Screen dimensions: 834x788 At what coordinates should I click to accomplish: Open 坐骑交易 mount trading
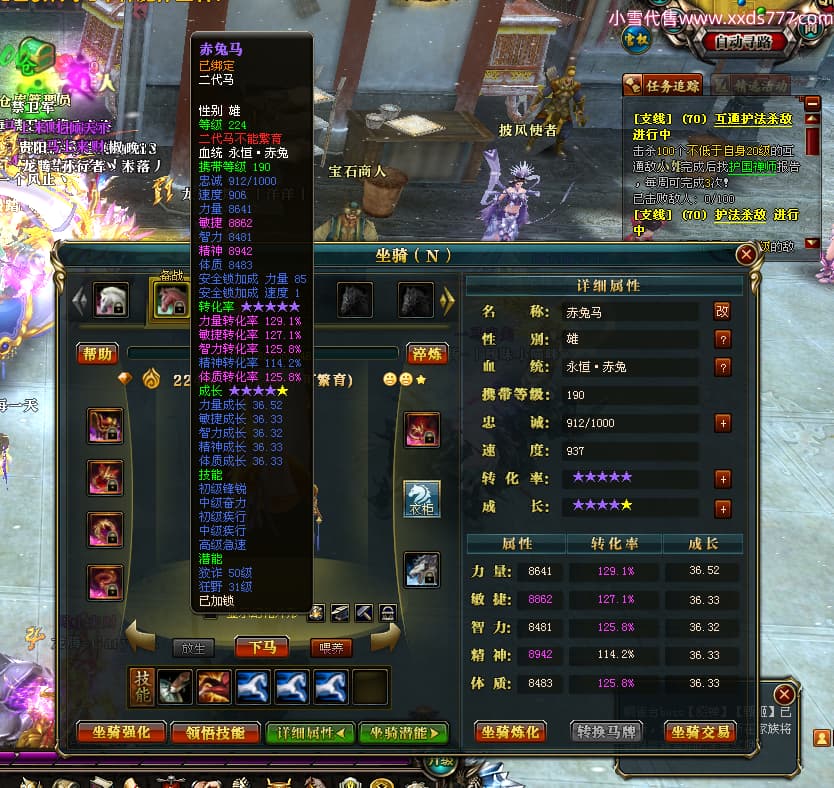(700, 733)
